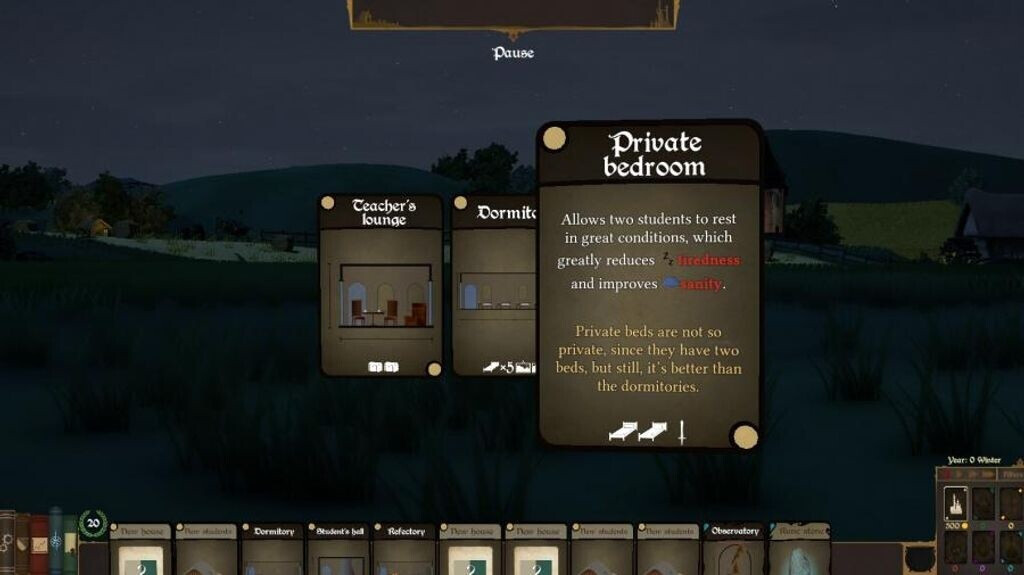Screen dimensions: 1024x575
Task: Select the highlighted castle card costing 500
Action: tap(955, 503)
